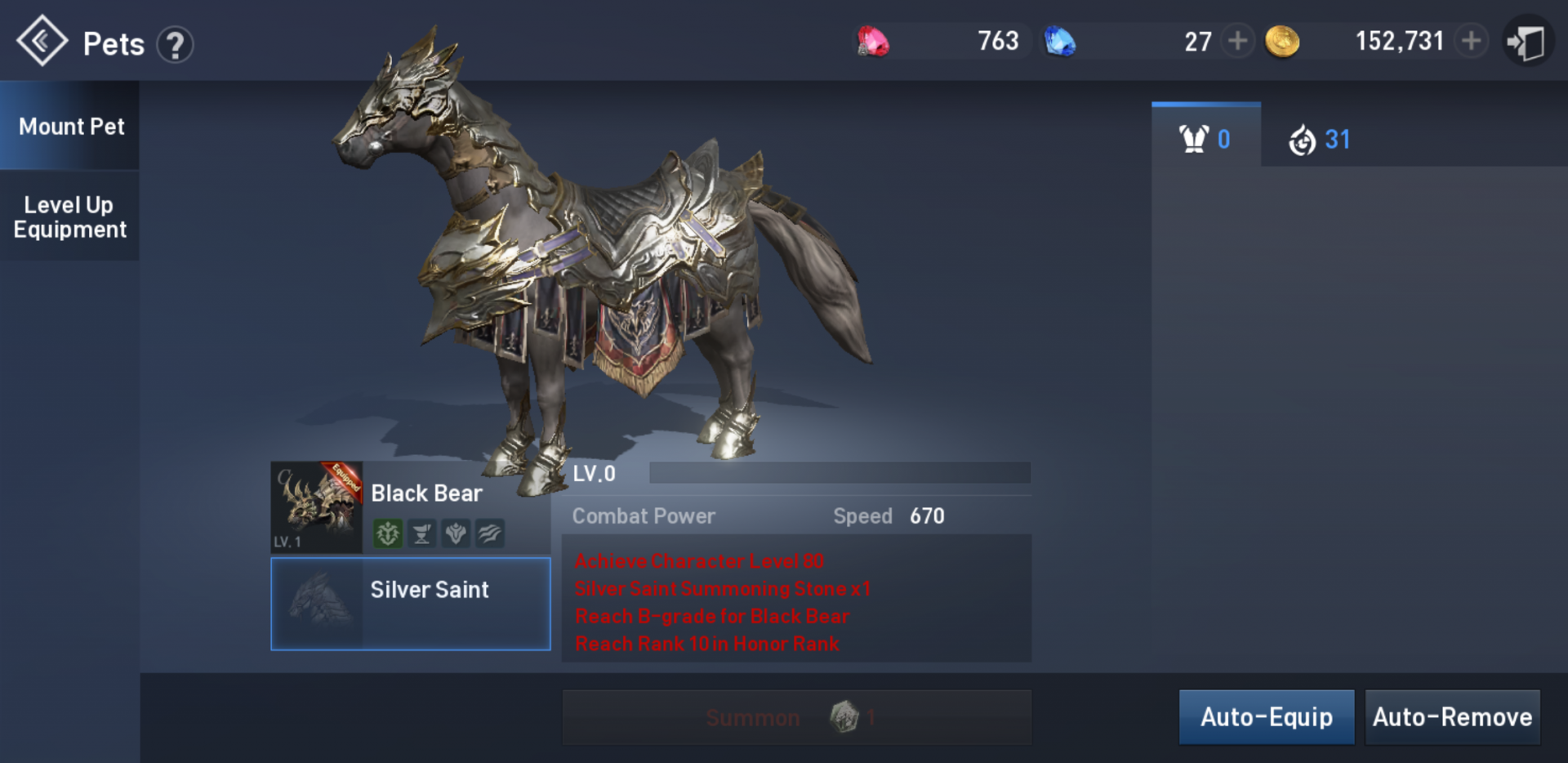Screen dimensions: 1568x763
Task: Open the Pets help question mark
Action: tap(174, 44)
